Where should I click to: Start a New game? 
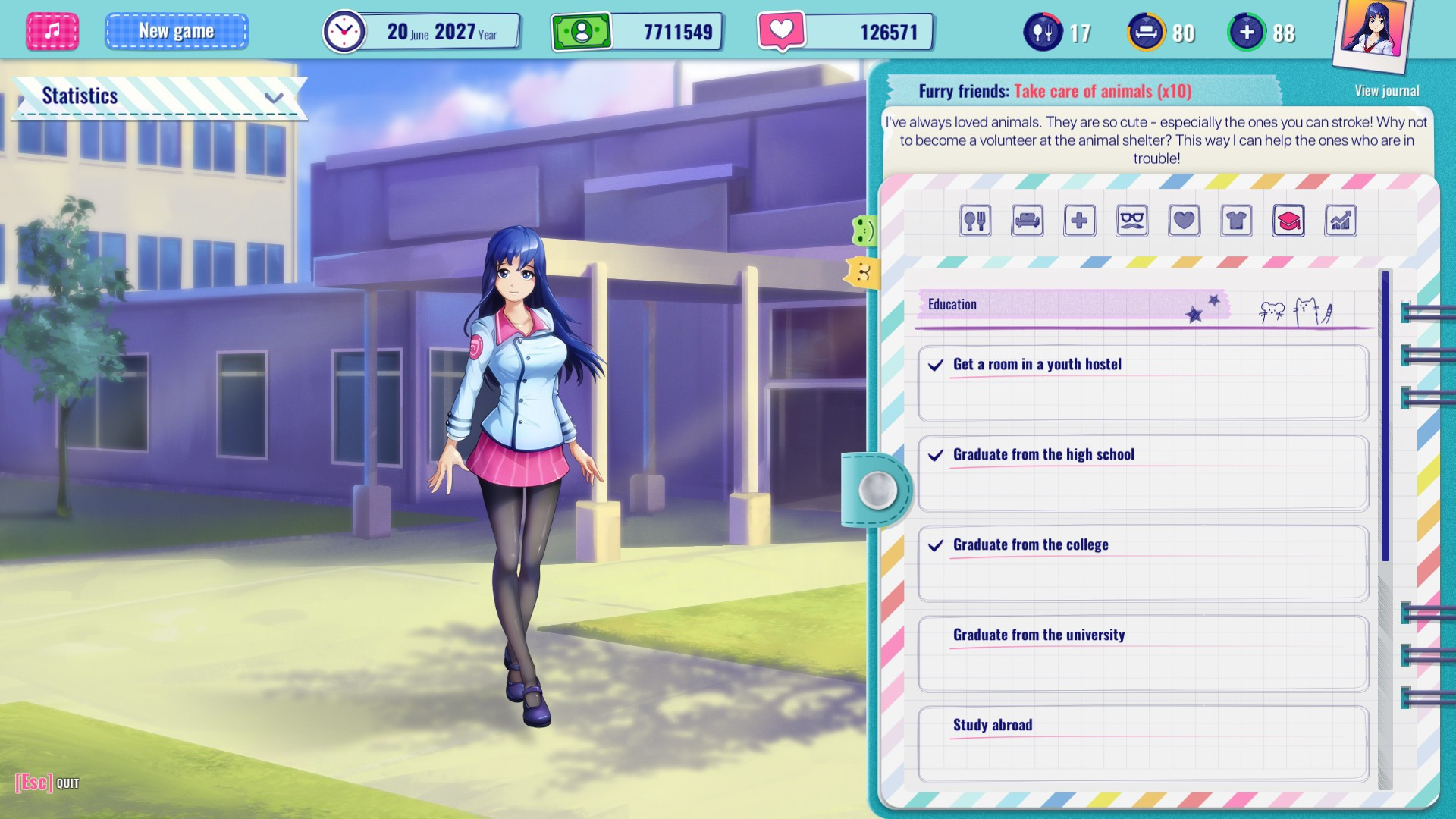click(x=176, y=32)
